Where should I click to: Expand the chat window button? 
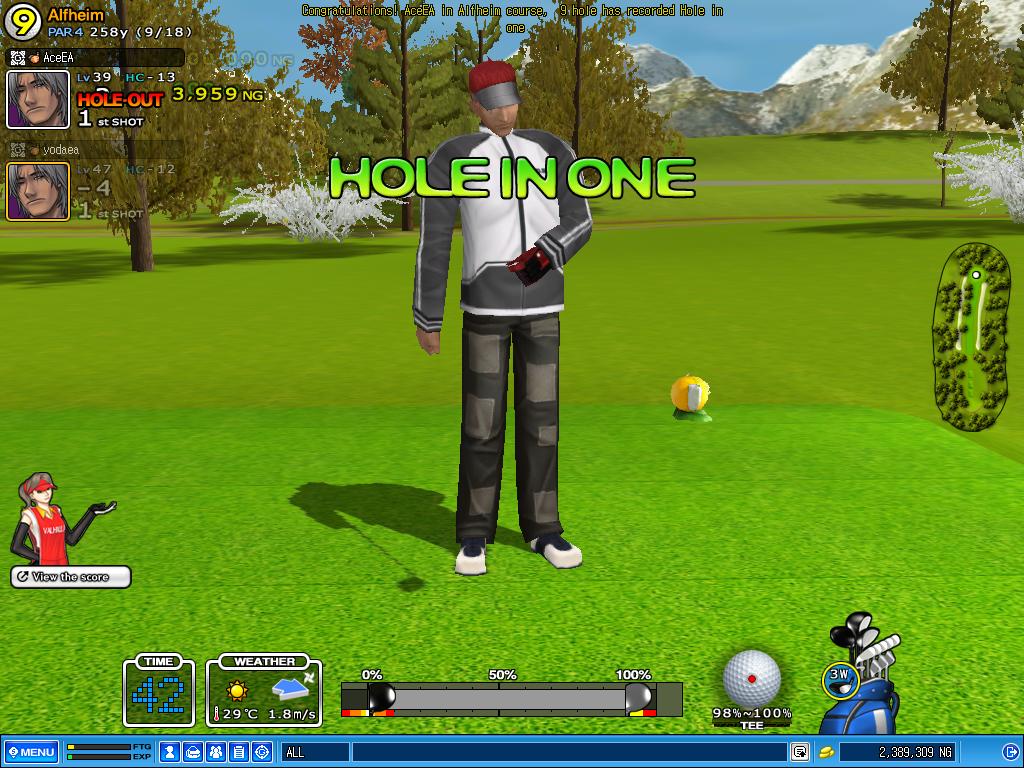[800, 752]
